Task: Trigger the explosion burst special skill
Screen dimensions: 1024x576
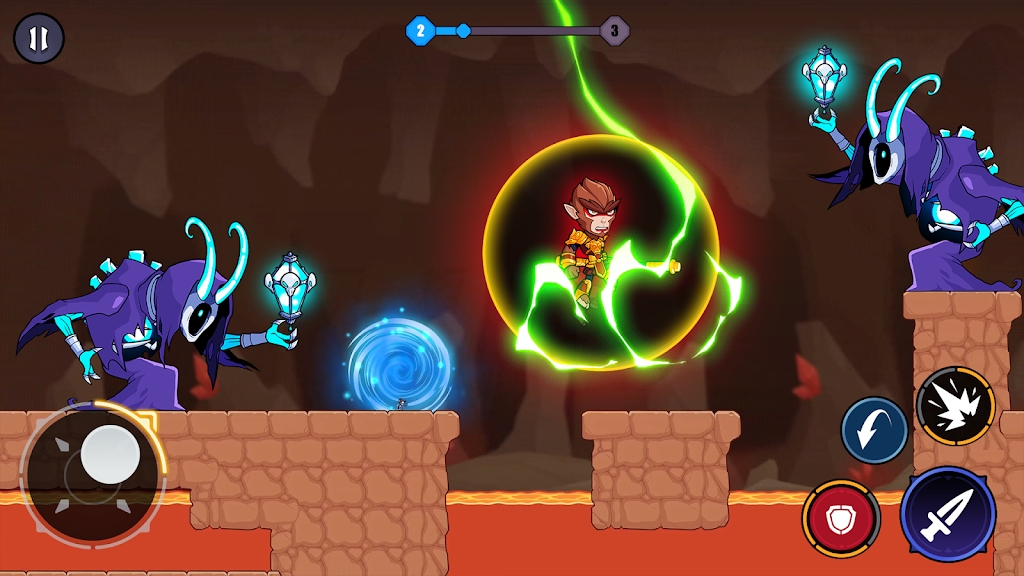Action: point(955,405)
